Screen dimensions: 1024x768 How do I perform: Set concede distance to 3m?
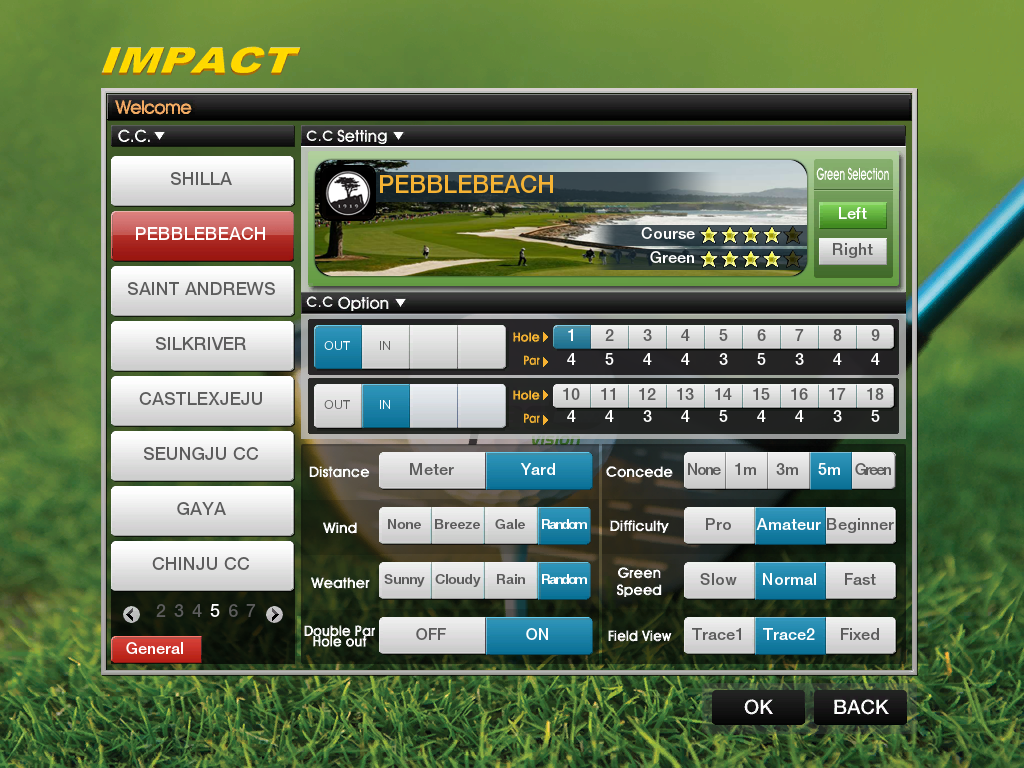pyautogui.click(x=787, y=470)
